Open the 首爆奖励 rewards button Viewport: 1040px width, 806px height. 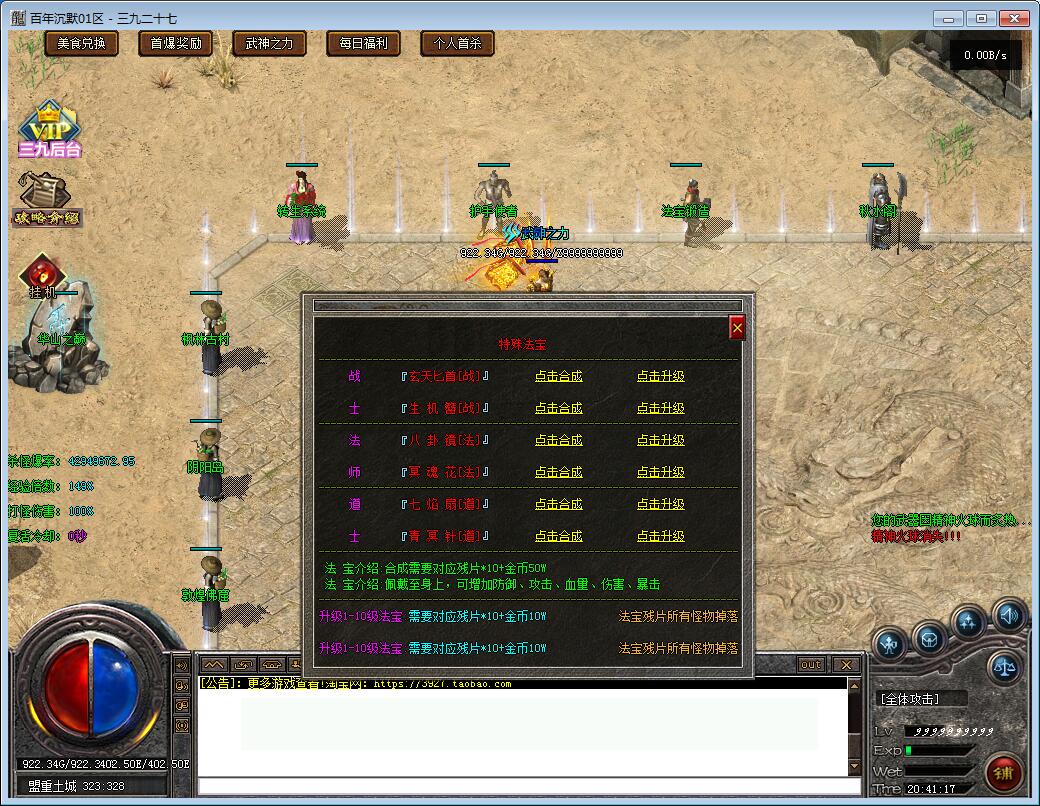pos(176,43)
